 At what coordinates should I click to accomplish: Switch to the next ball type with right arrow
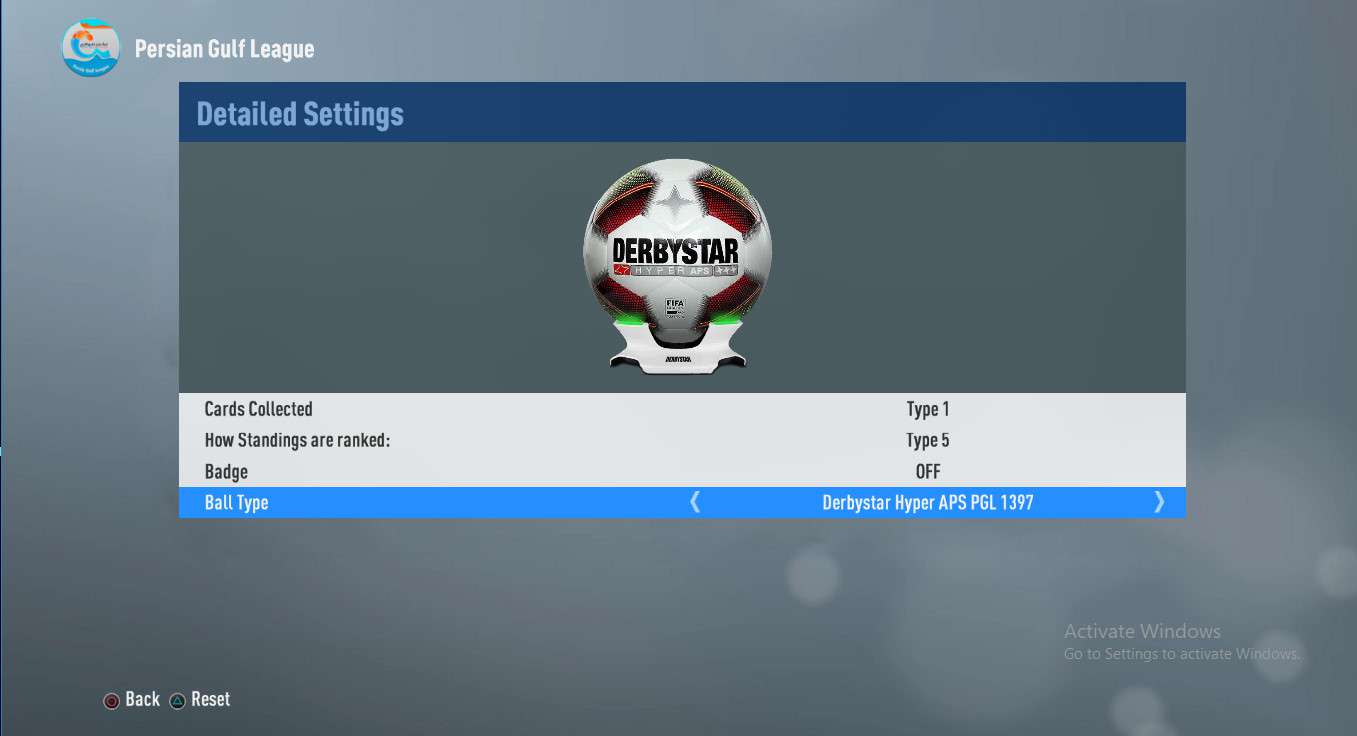tap(1159, 502)
